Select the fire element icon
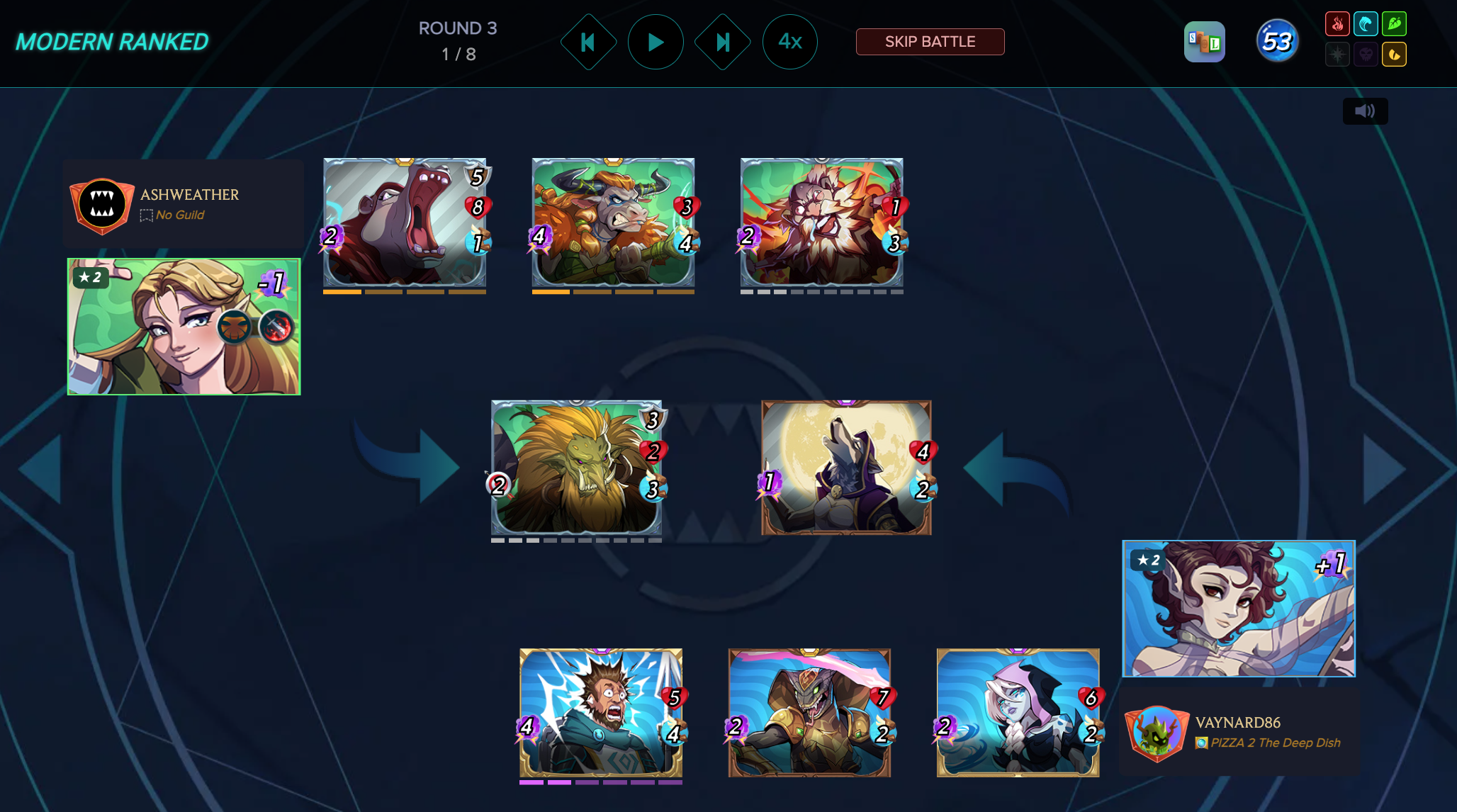The image size is (1457, 812). 1337,24
